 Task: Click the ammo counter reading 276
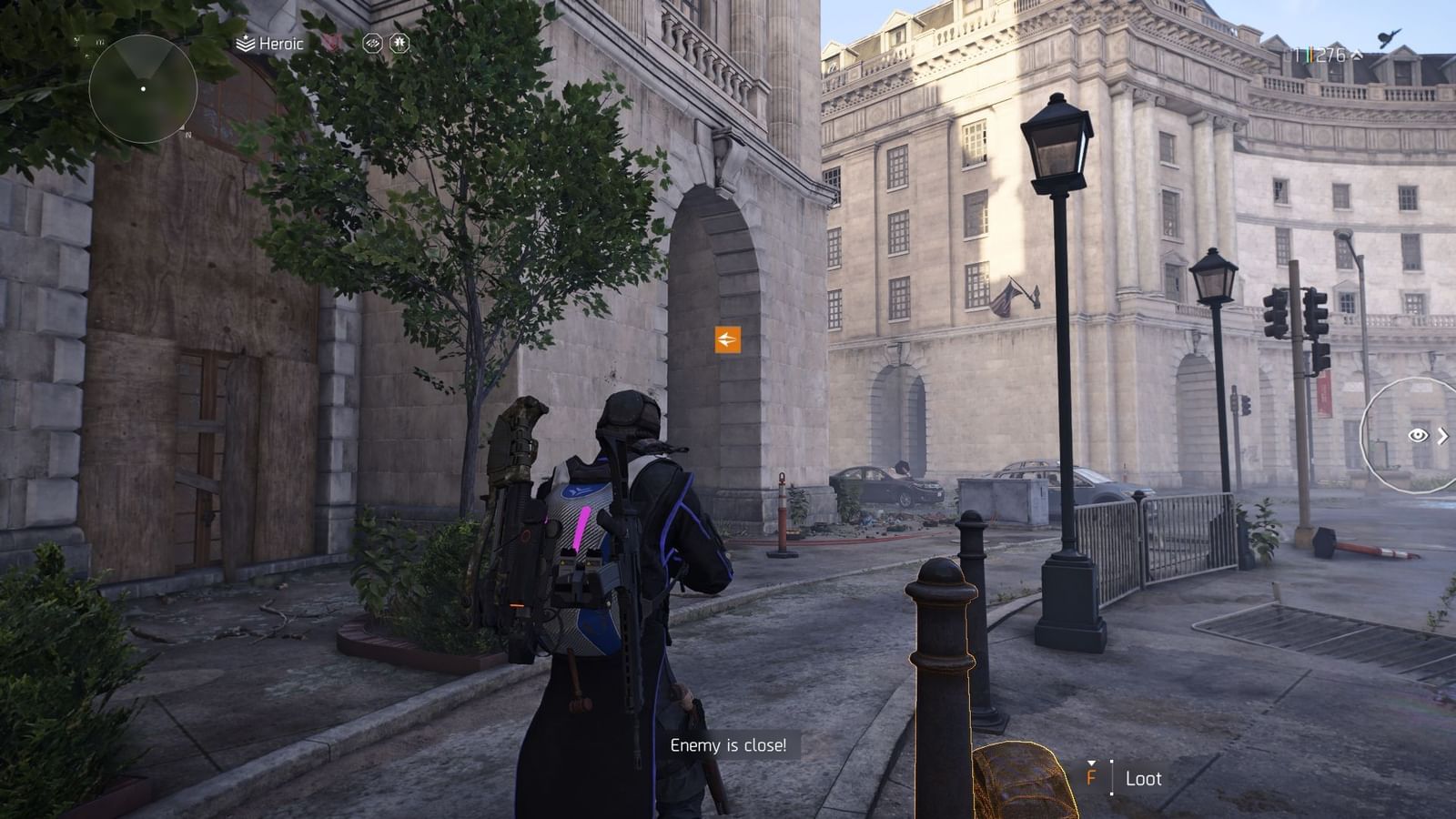(1330, 55)
